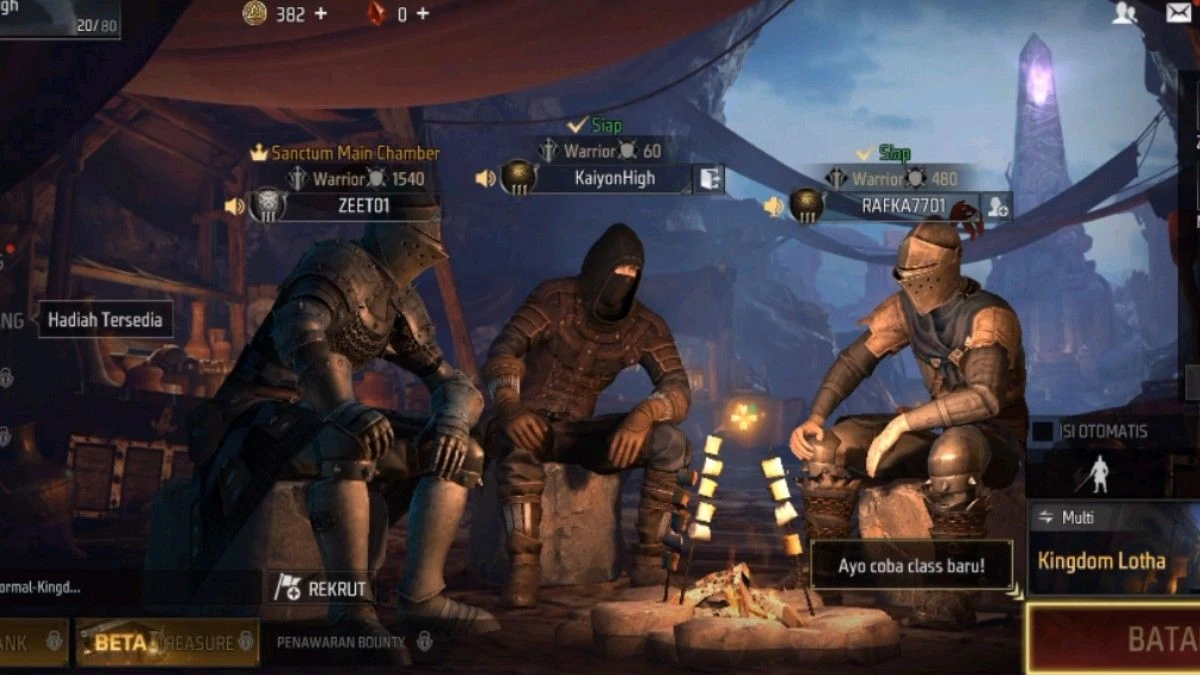Open the Rekrut recruit button
This screenshot has height=675, width=1200.
[321, 589]
